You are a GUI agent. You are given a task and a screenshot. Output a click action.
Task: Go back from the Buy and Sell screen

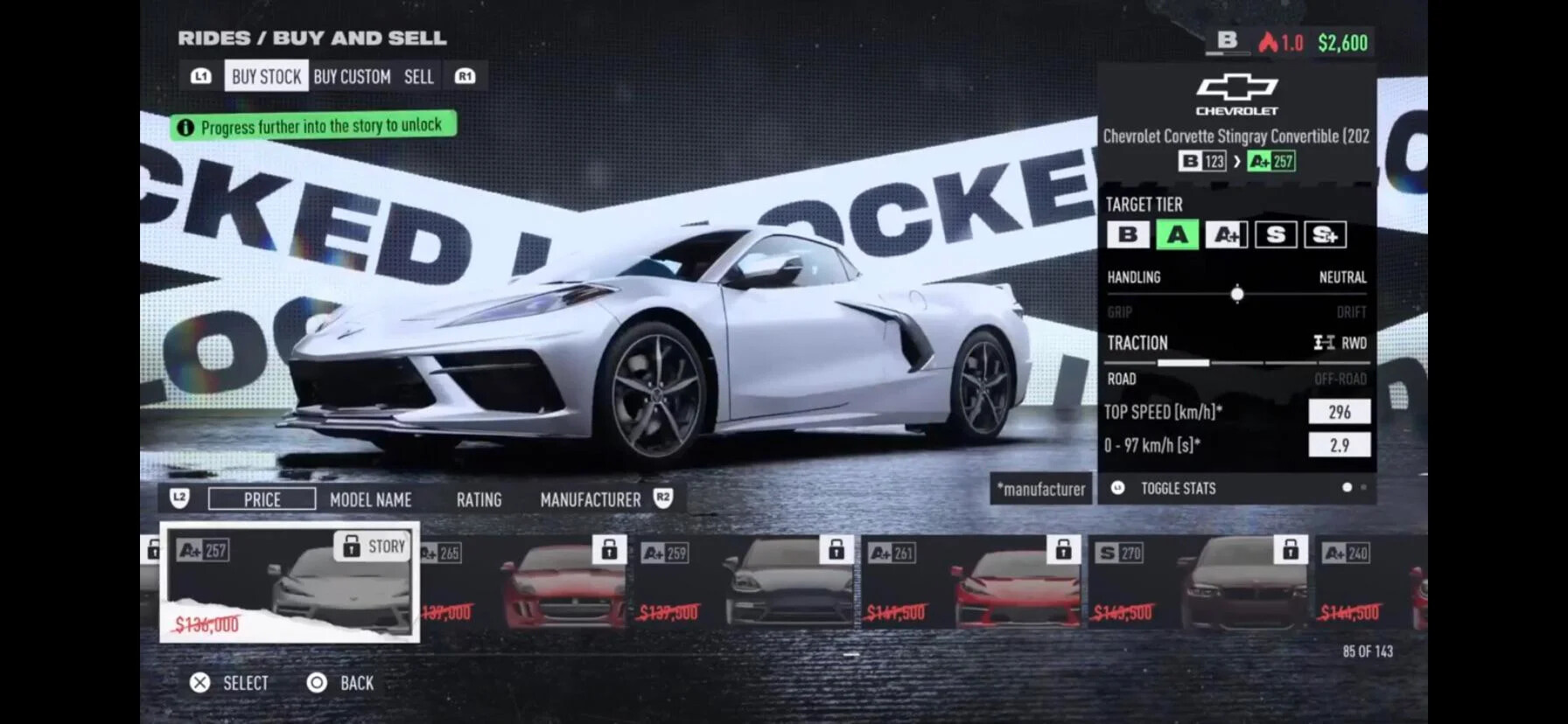(x=341, y=683)
